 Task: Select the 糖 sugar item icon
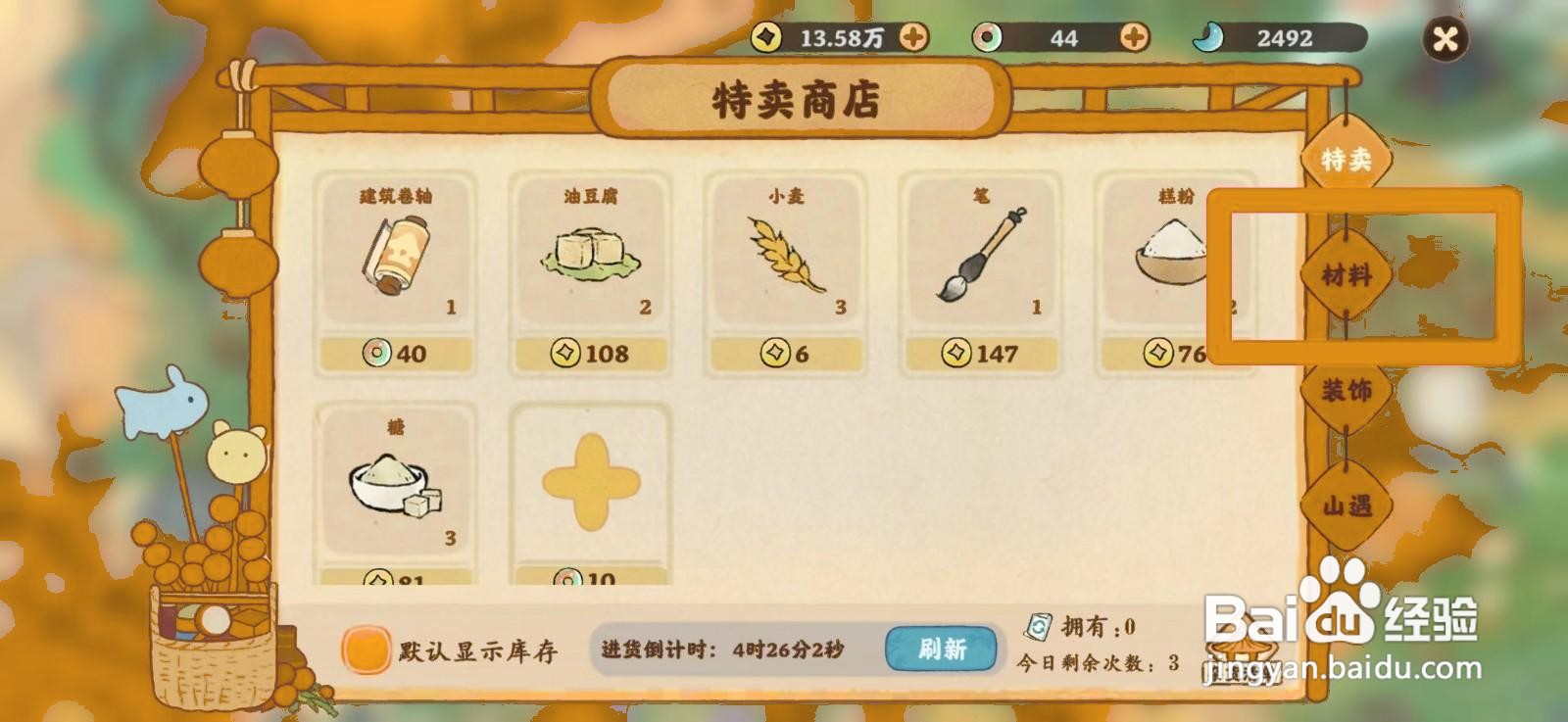(x=396, y=485)
